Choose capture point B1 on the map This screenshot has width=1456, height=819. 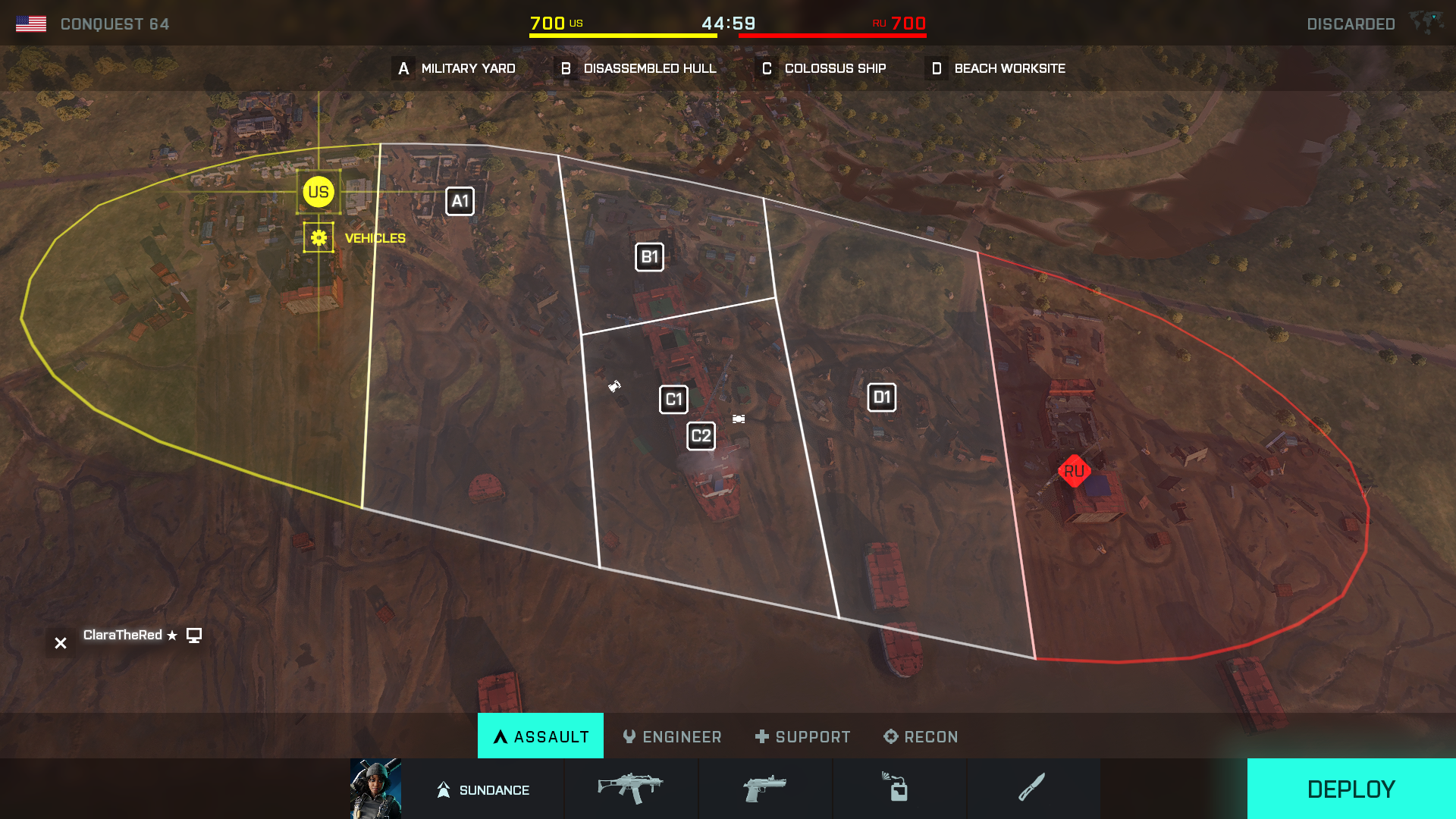click(650, 256)
